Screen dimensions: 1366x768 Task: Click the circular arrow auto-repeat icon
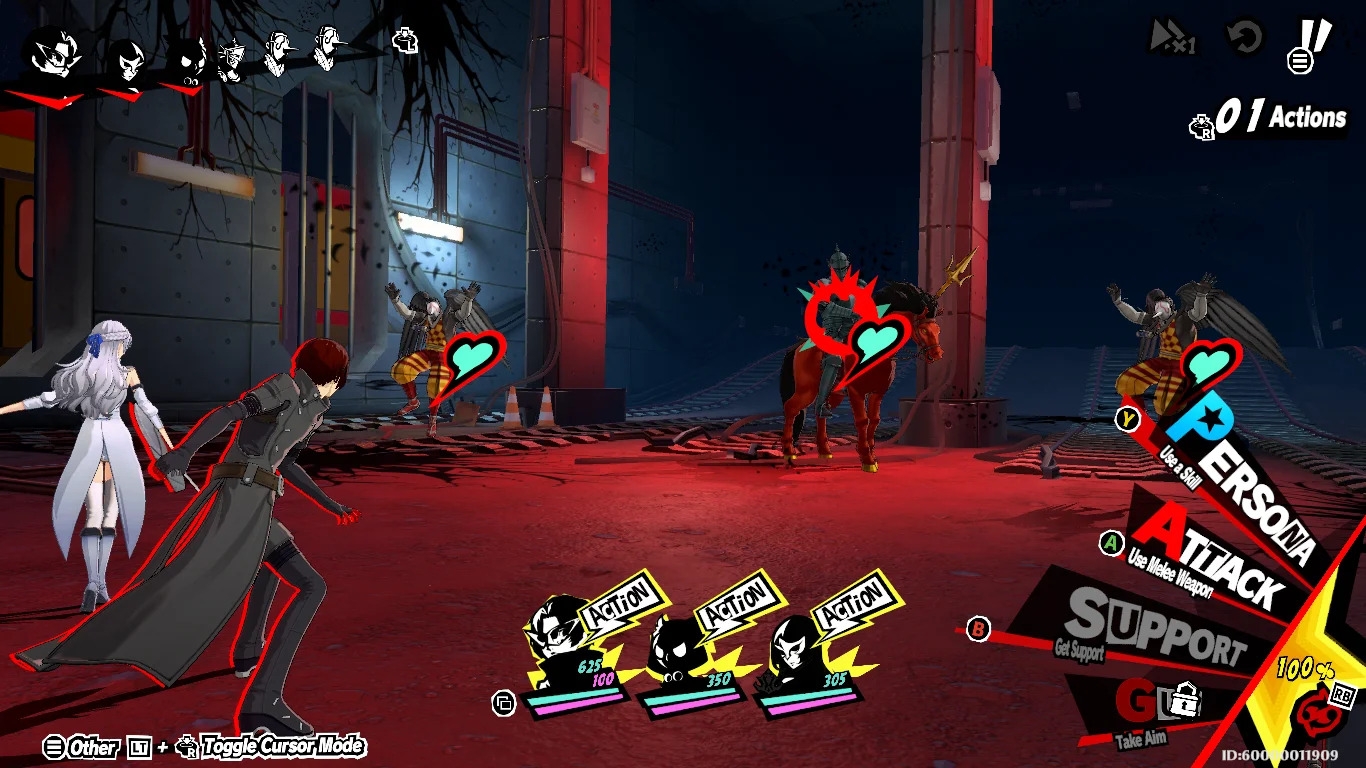coord(1244,39)
